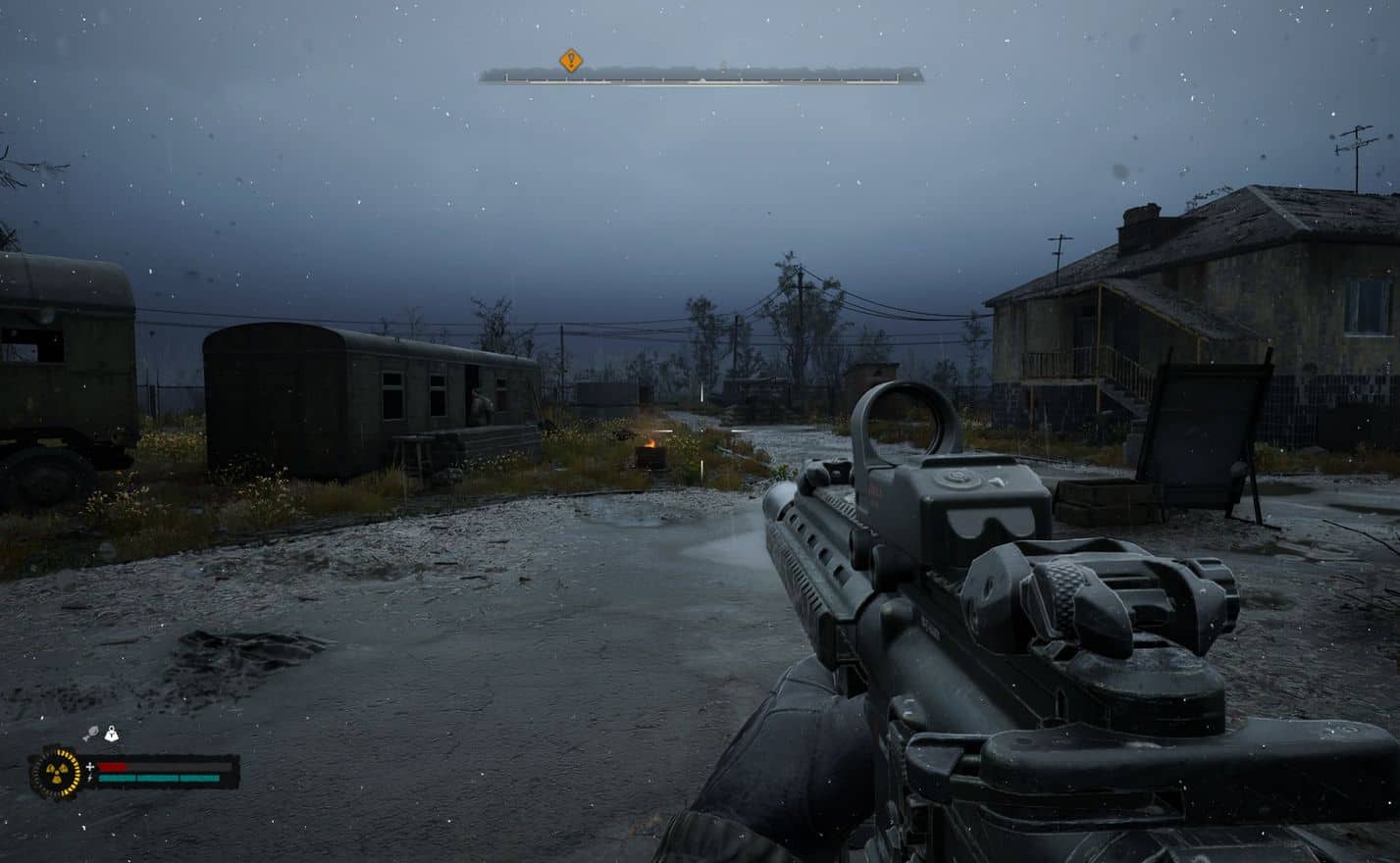
Task: Click the yellow quest exclamation marker on compass
Action: click(573, 62)
